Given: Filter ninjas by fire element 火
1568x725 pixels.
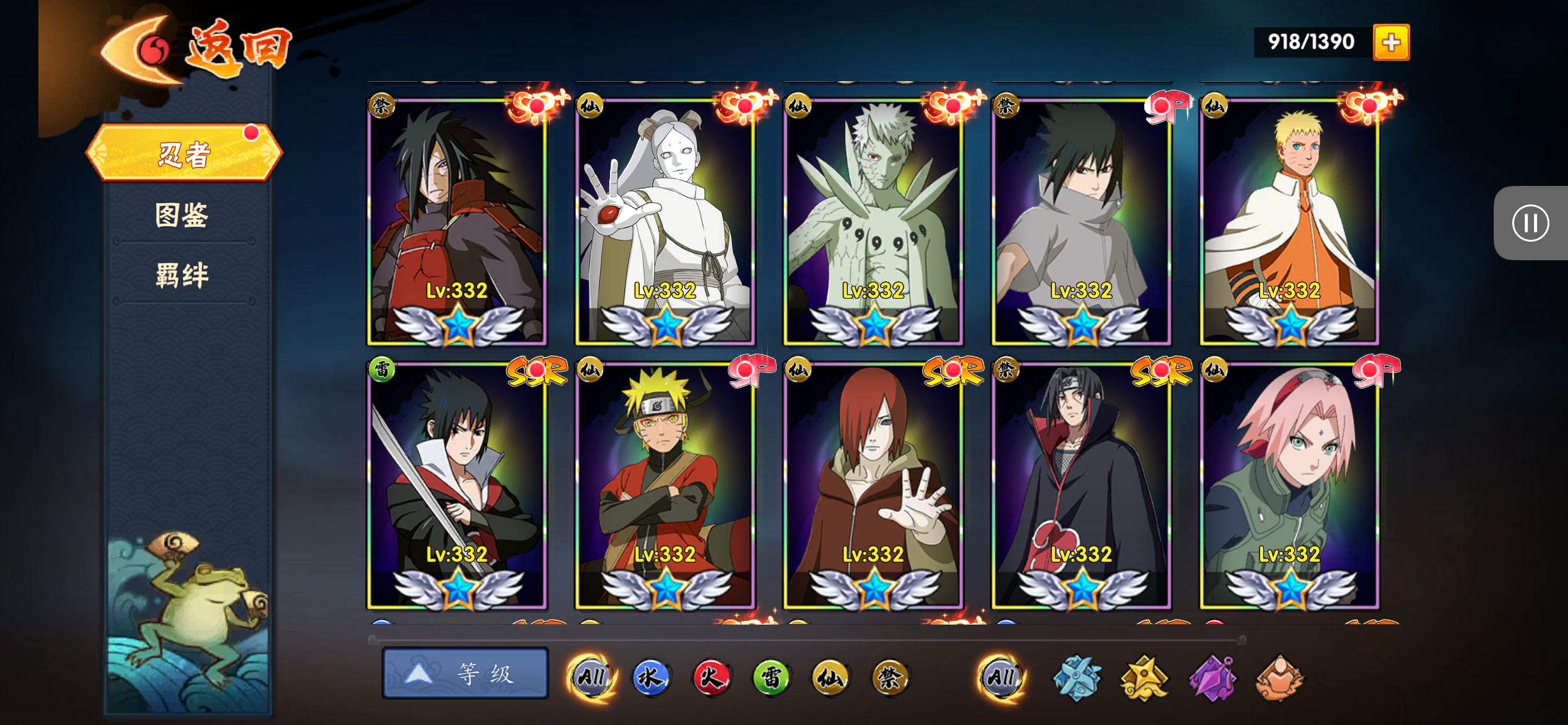Looking at the screenshot, I should coord(711,677).
